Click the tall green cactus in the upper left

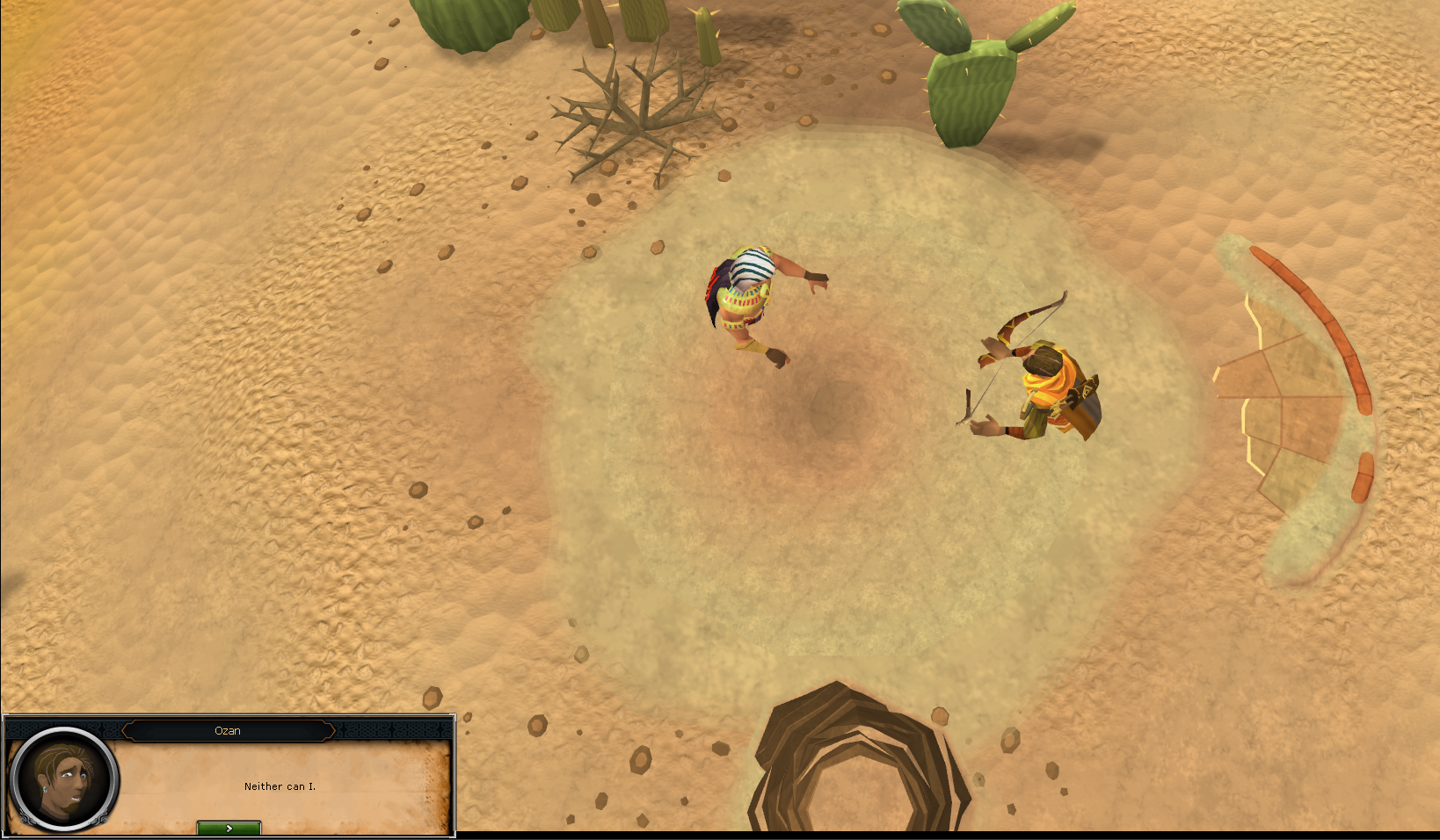(462, 26)
